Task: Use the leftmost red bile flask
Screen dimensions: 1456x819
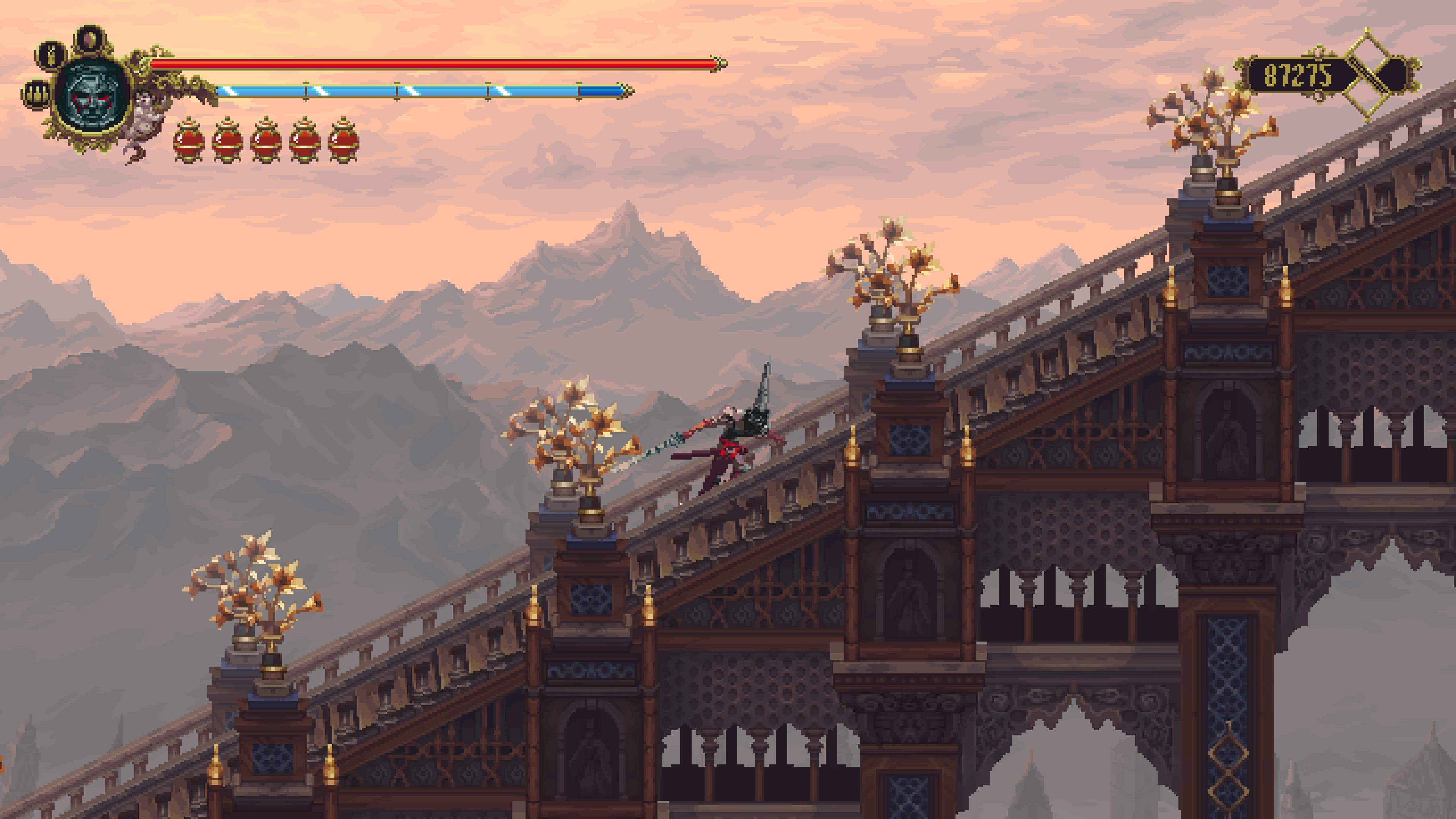Action: pyautogui.click(x=189, y=141)
